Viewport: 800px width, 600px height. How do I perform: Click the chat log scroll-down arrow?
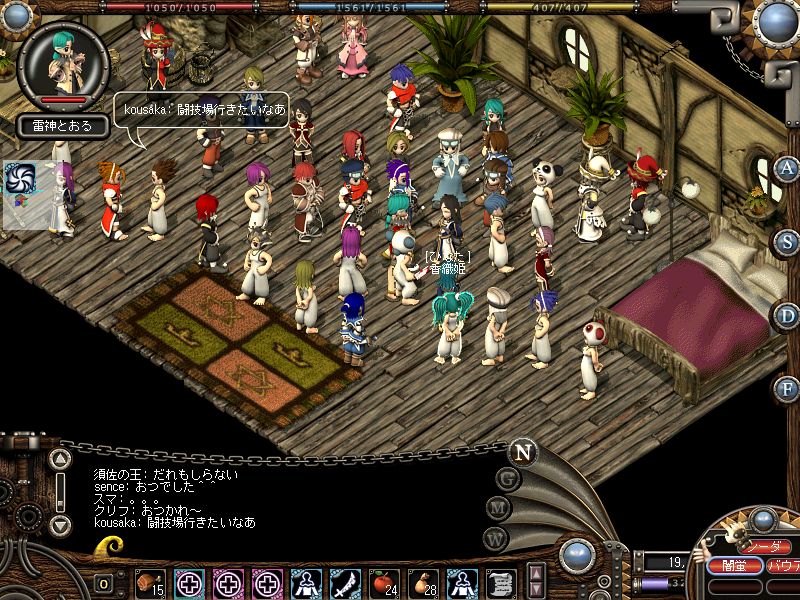60,524
